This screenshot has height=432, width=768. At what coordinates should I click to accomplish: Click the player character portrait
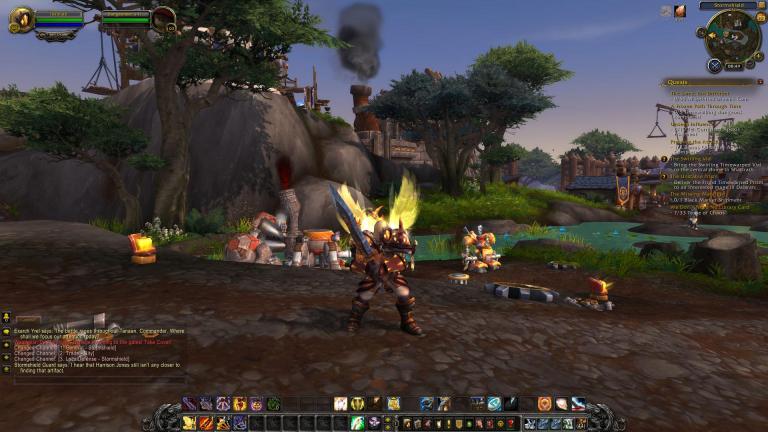pos(21,18)
